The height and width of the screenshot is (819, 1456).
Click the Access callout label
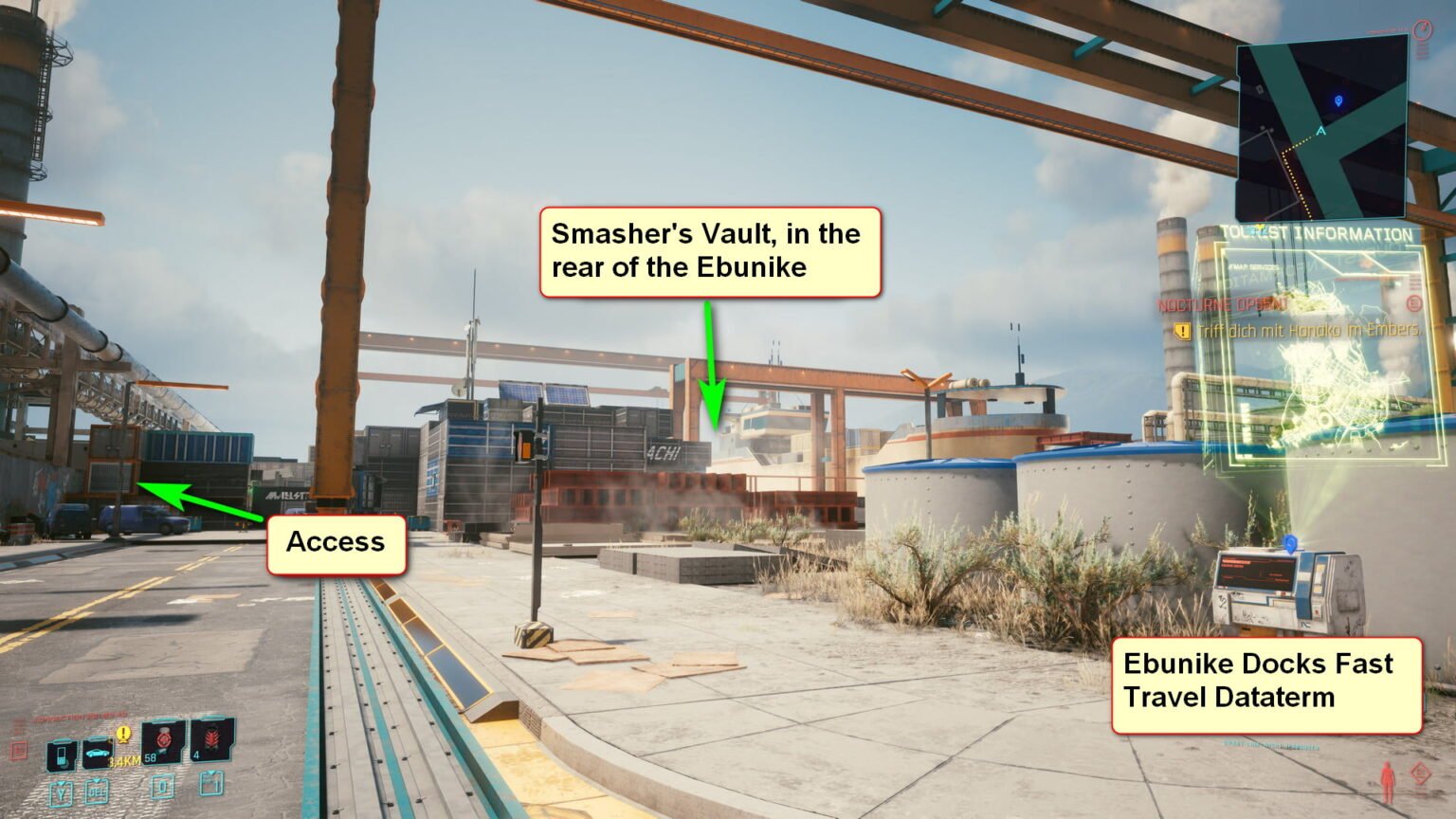click(337, 542)
